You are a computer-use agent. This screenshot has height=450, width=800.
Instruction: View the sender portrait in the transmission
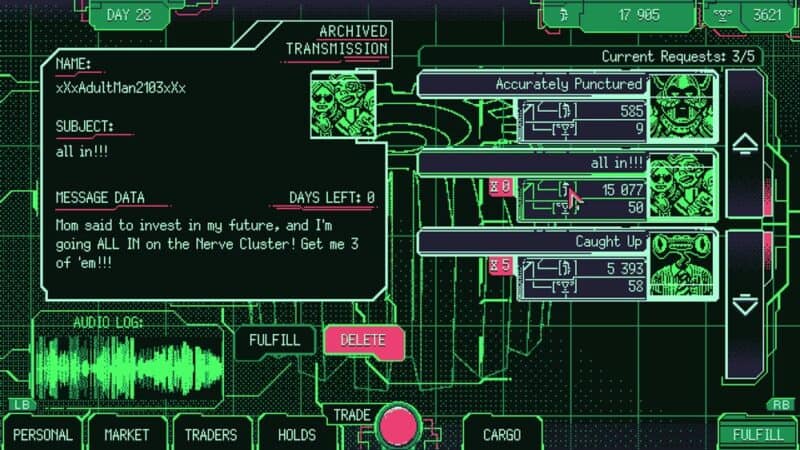coord(345,104)
